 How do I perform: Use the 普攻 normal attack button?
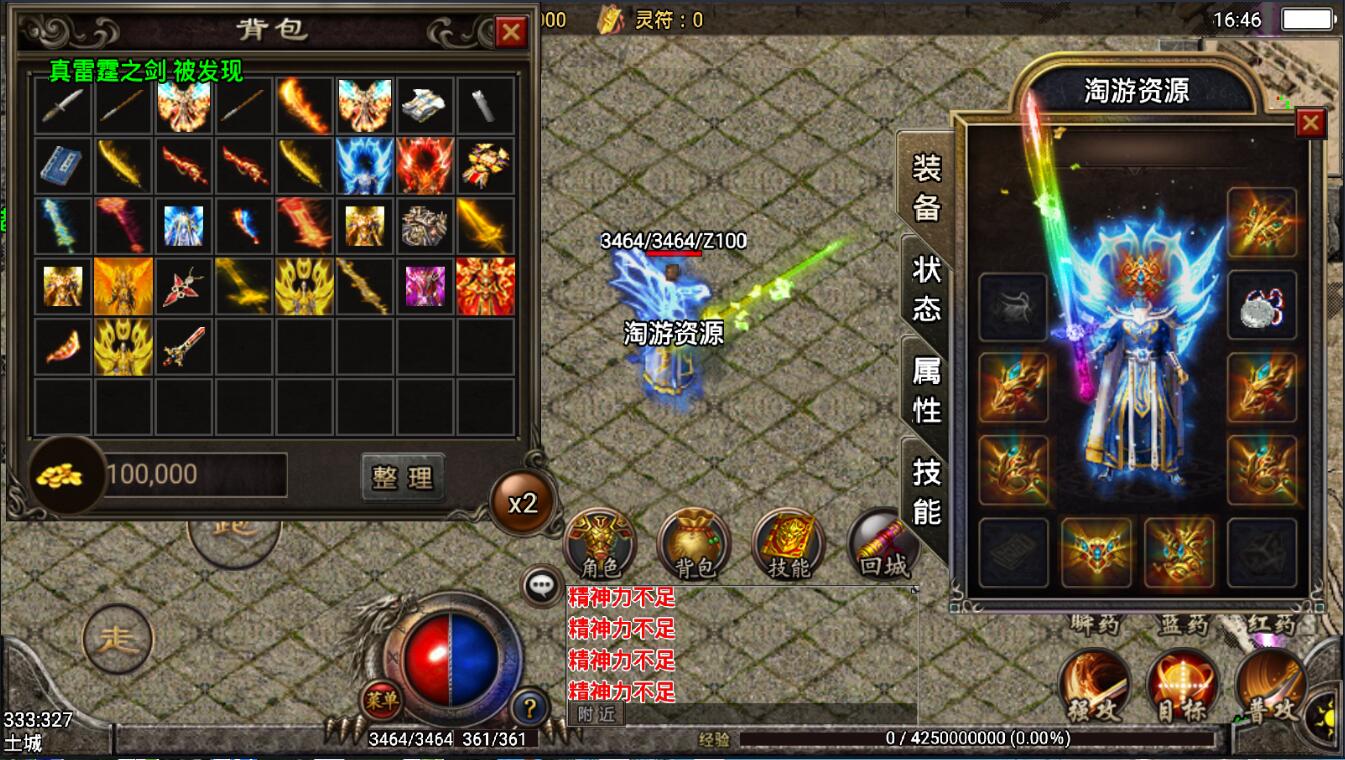[x=1270, y=686]
